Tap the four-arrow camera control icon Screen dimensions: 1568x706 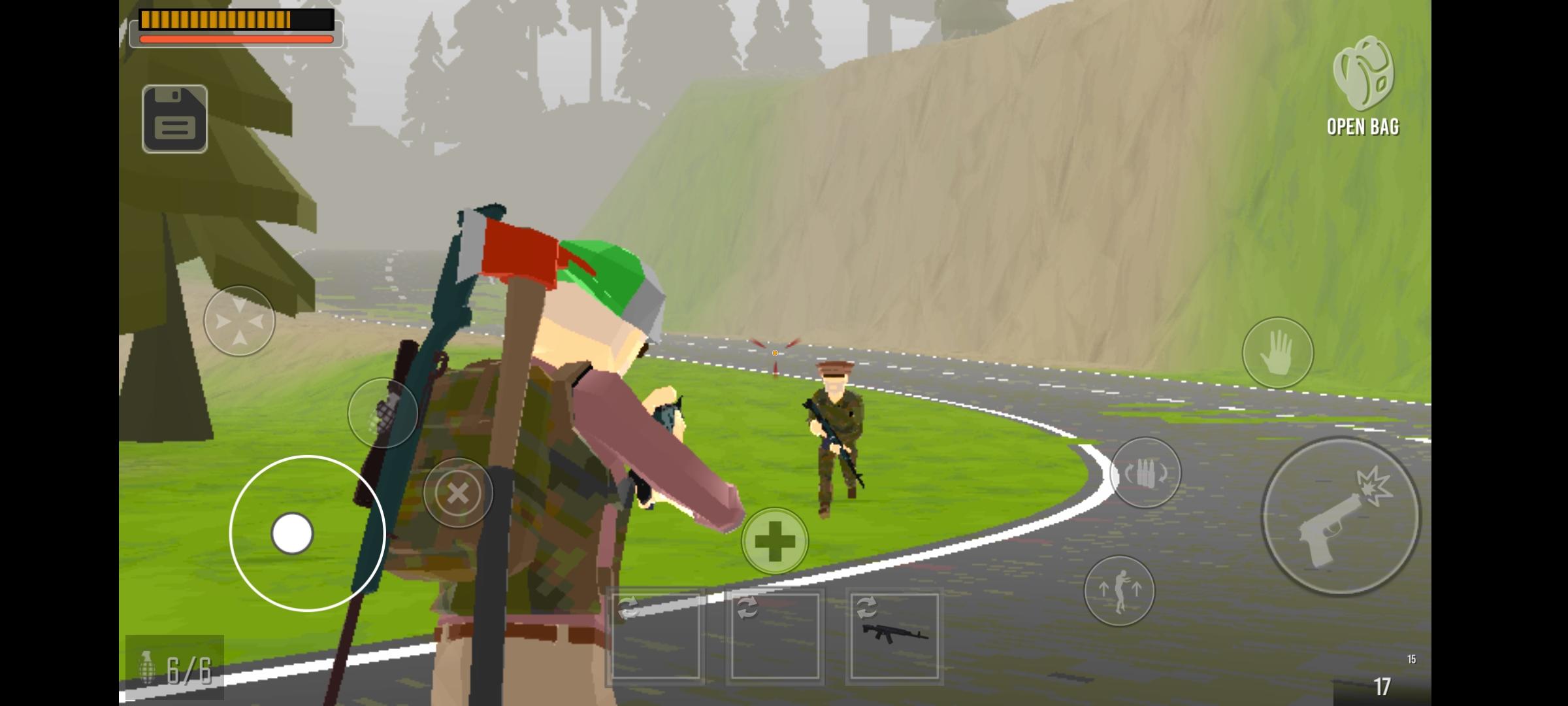(239, 320)
